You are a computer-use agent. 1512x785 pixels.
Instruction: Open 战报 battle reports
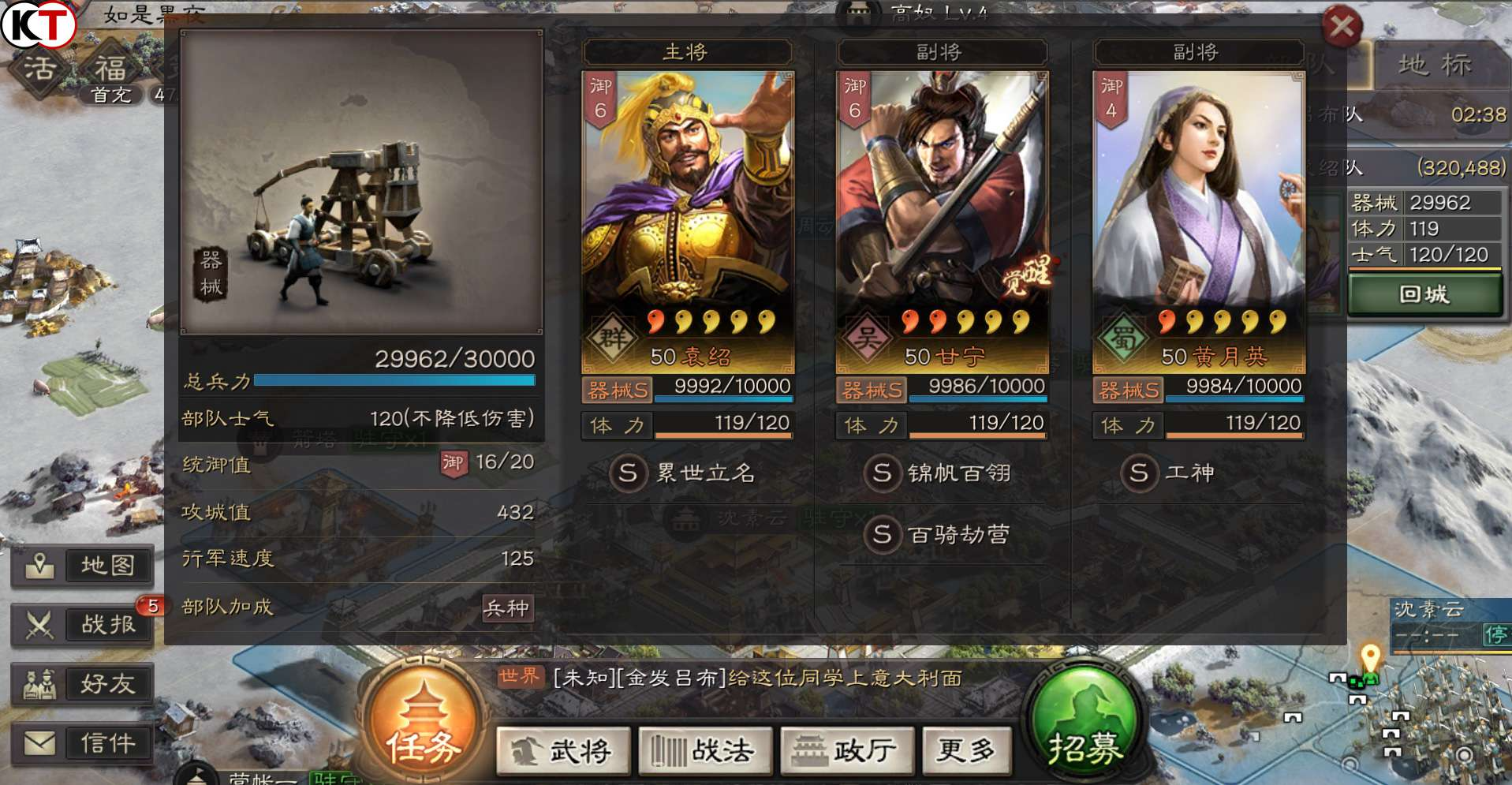[83, 625]
